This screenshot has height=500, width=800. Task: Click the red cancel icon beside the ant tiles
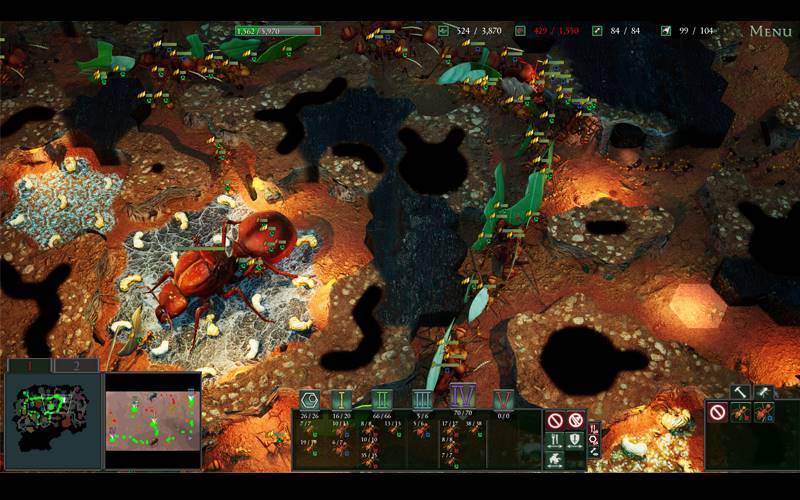pos(718,412)
